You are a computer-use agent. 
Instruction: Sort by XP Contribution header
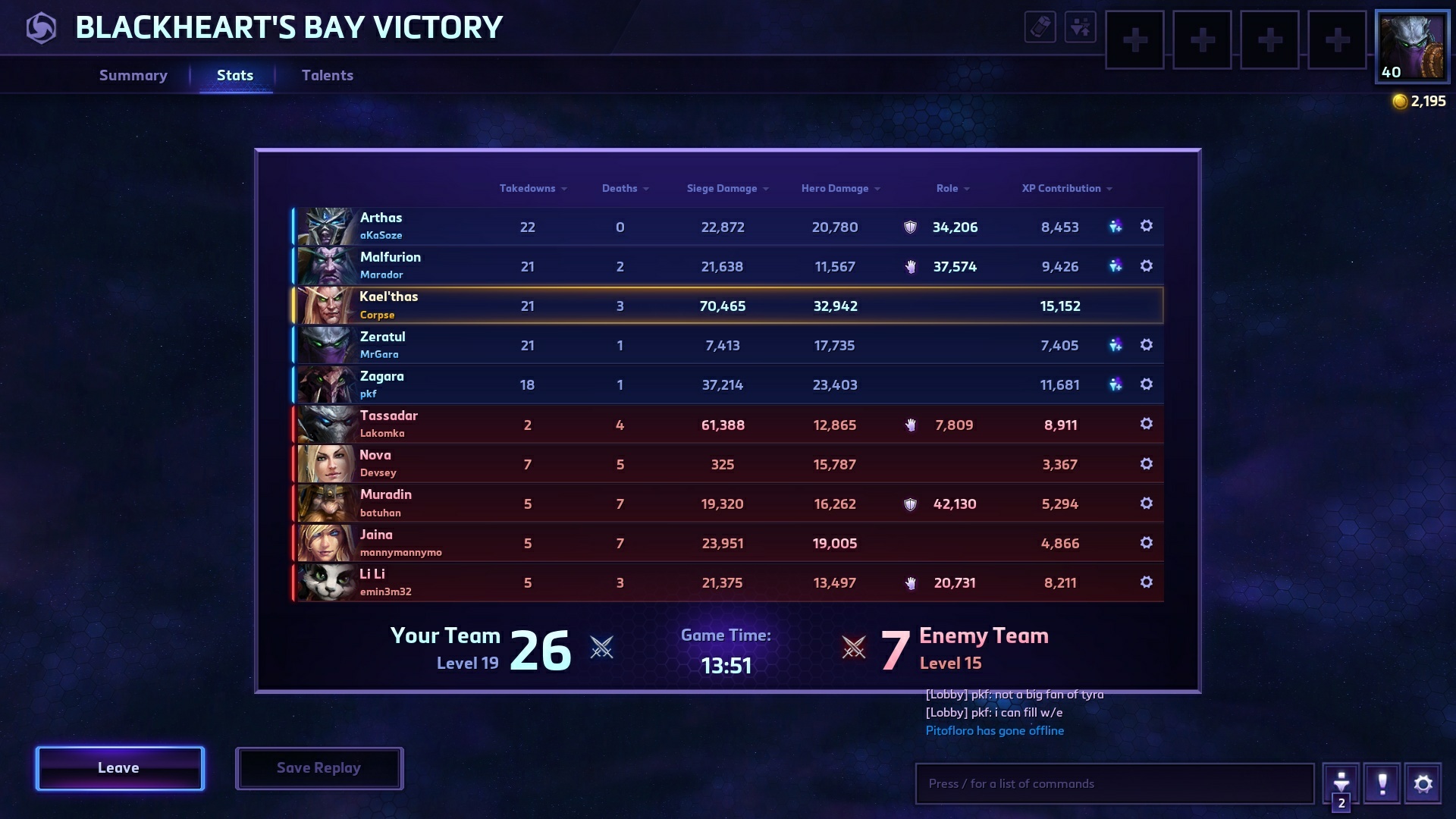[x=1061, y=188]
